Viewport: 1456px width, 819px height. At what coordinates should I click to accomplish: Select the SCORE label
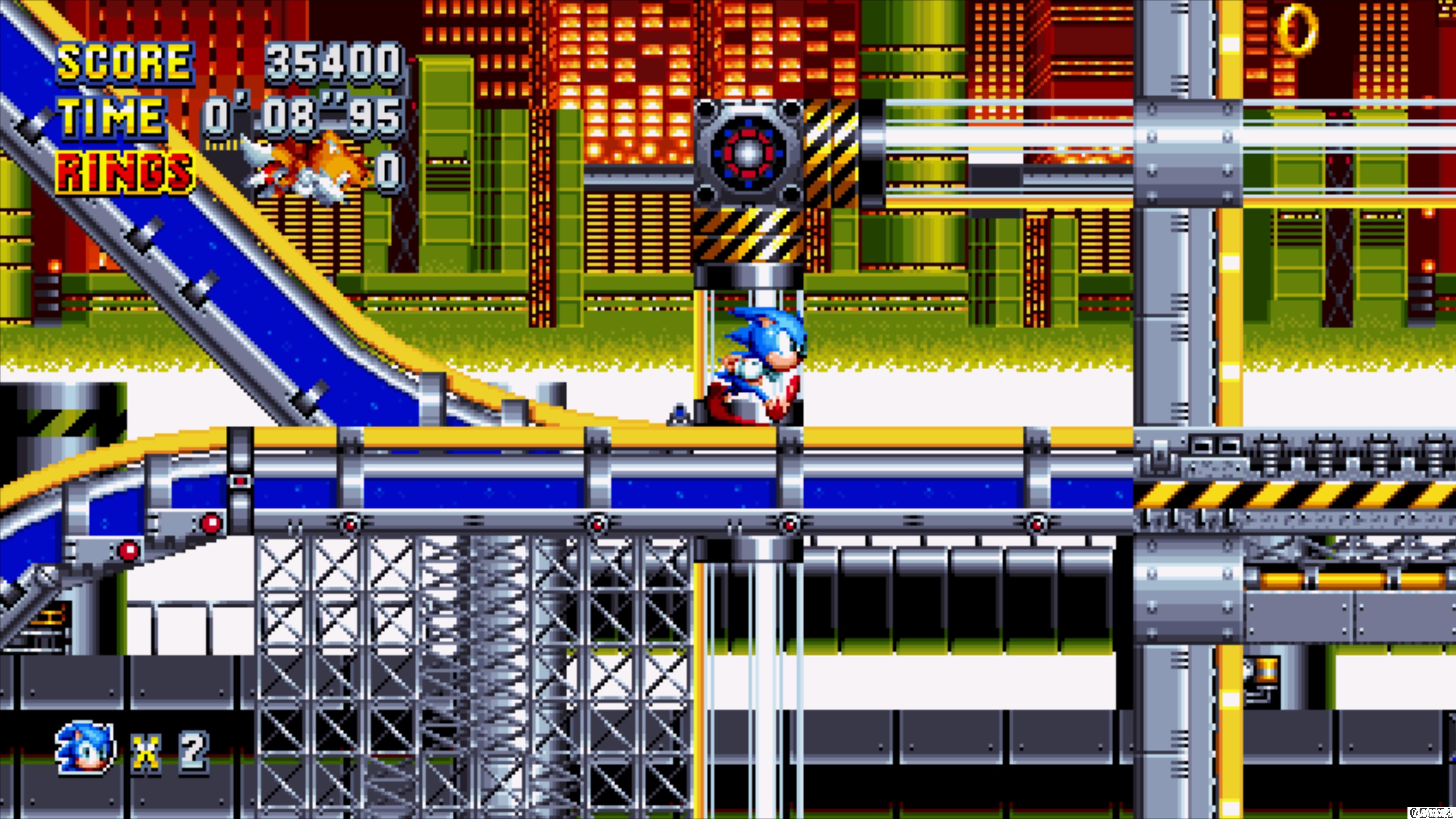coord(121,62)
